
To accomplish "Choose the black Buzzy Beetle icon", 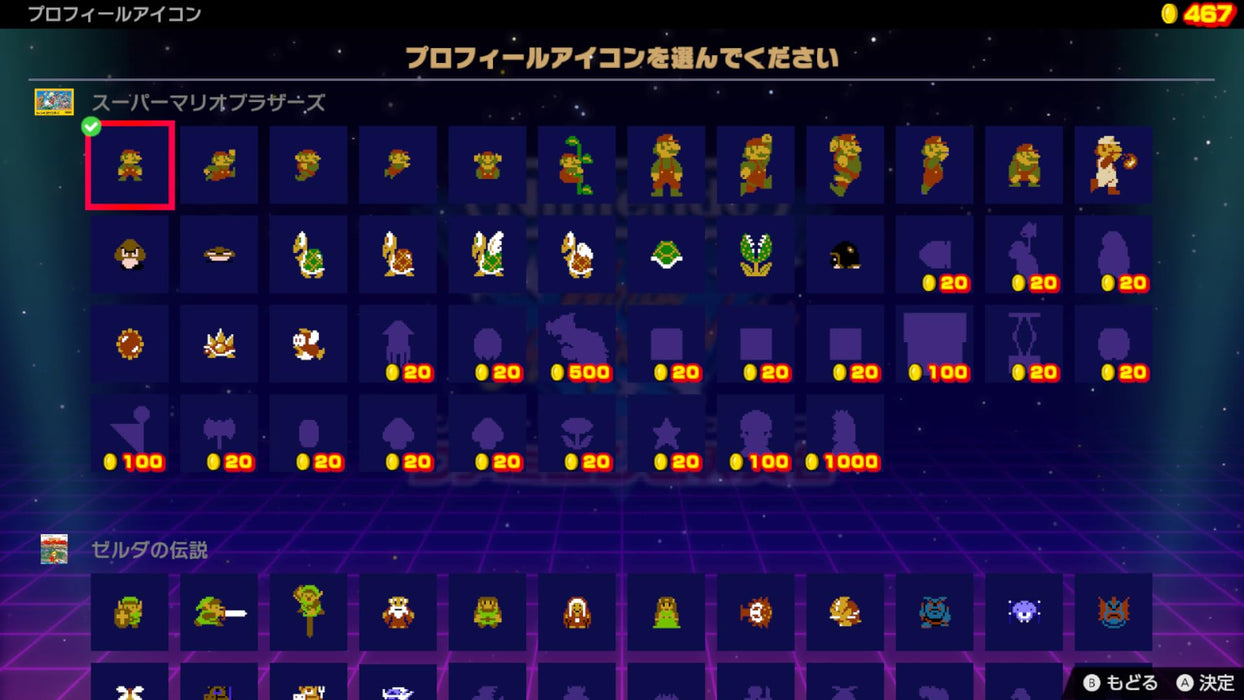I will pos(845,255).
